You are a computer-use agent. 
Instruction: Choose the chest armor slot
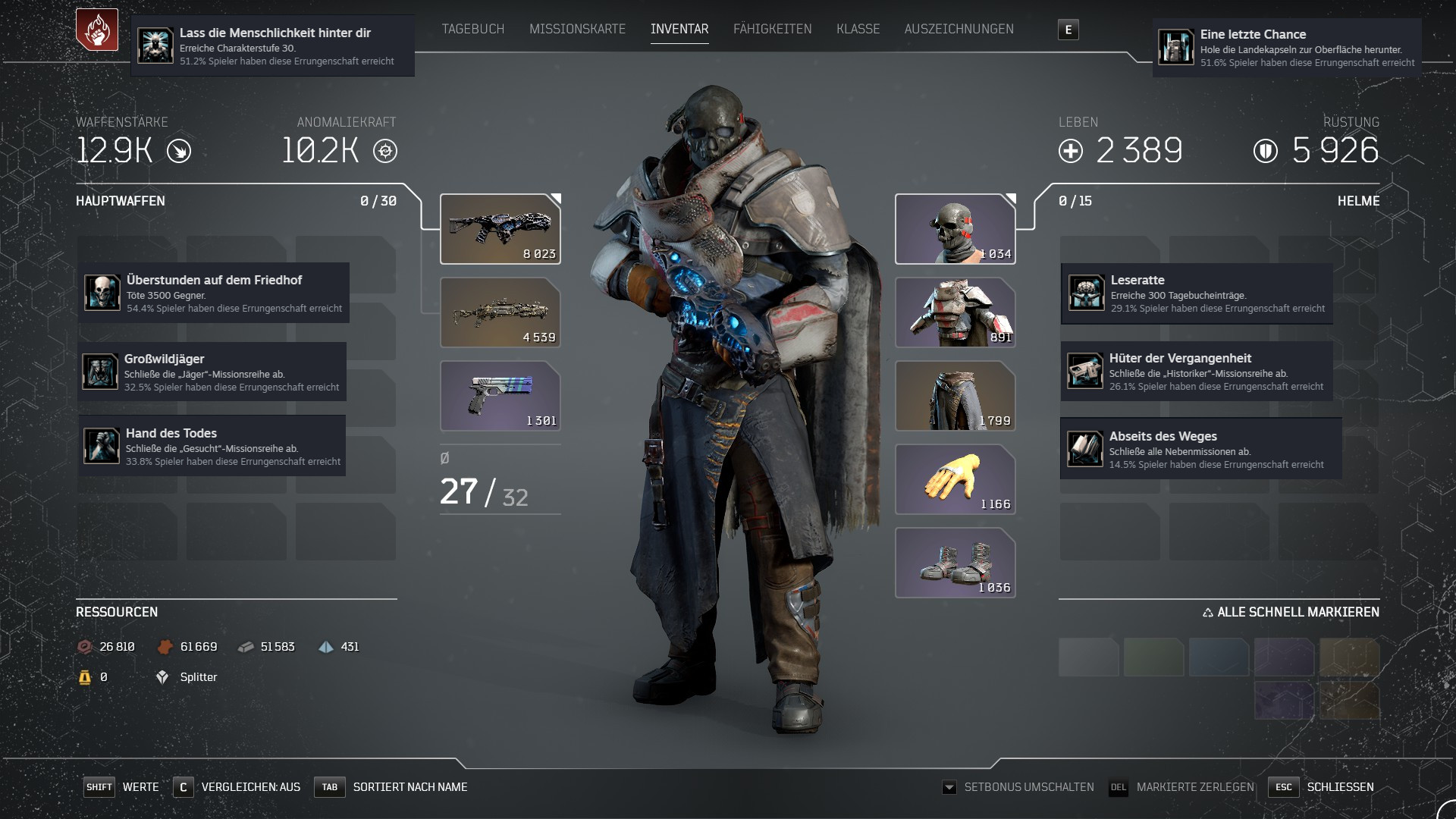[955, 312]
